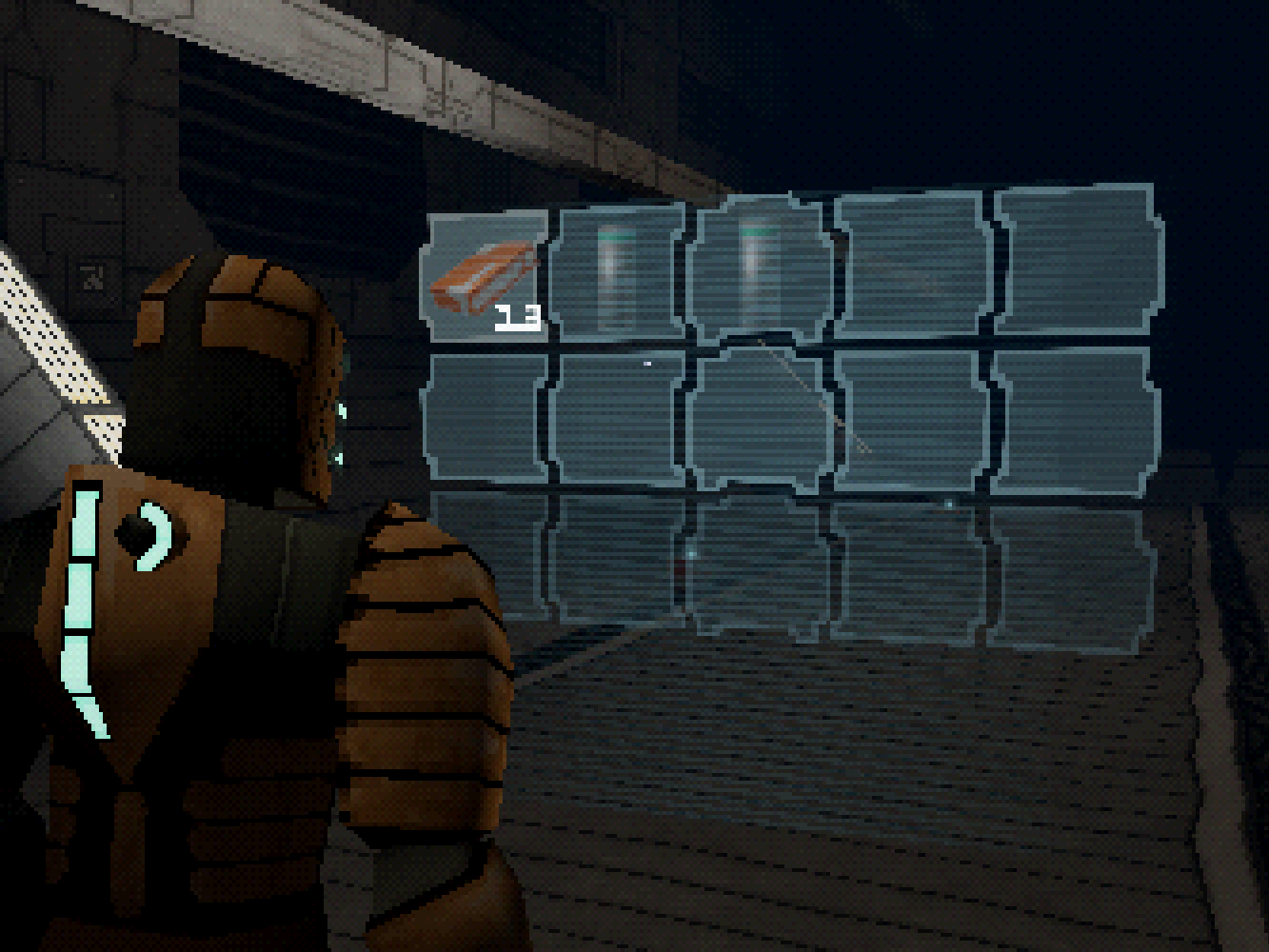
Task: Click the small poster on the back wall
Action: (x=92, y=274)
